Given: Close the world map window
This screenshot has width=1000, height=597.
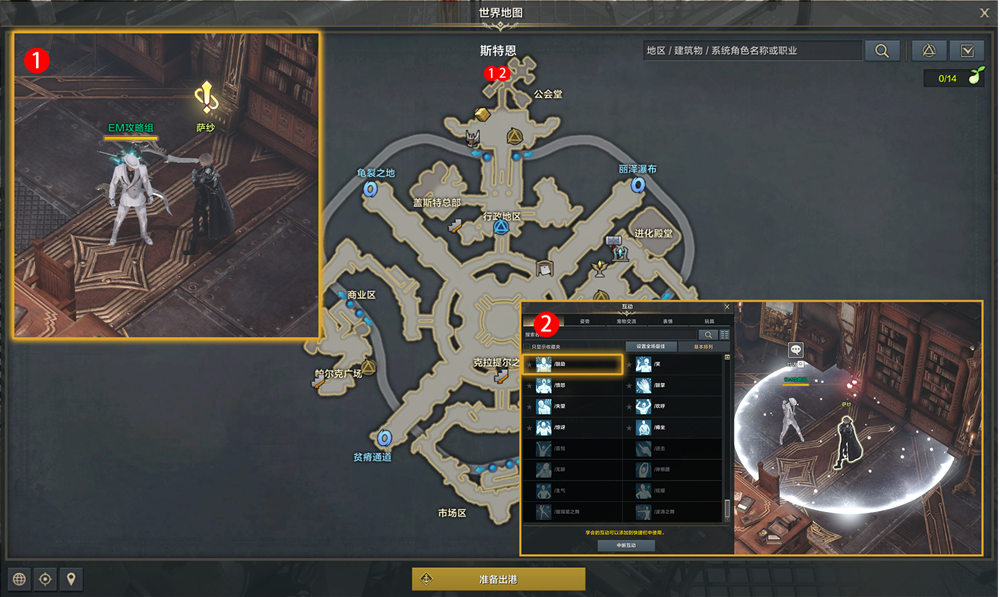Looking at the screenshot, I should [984, 13].
